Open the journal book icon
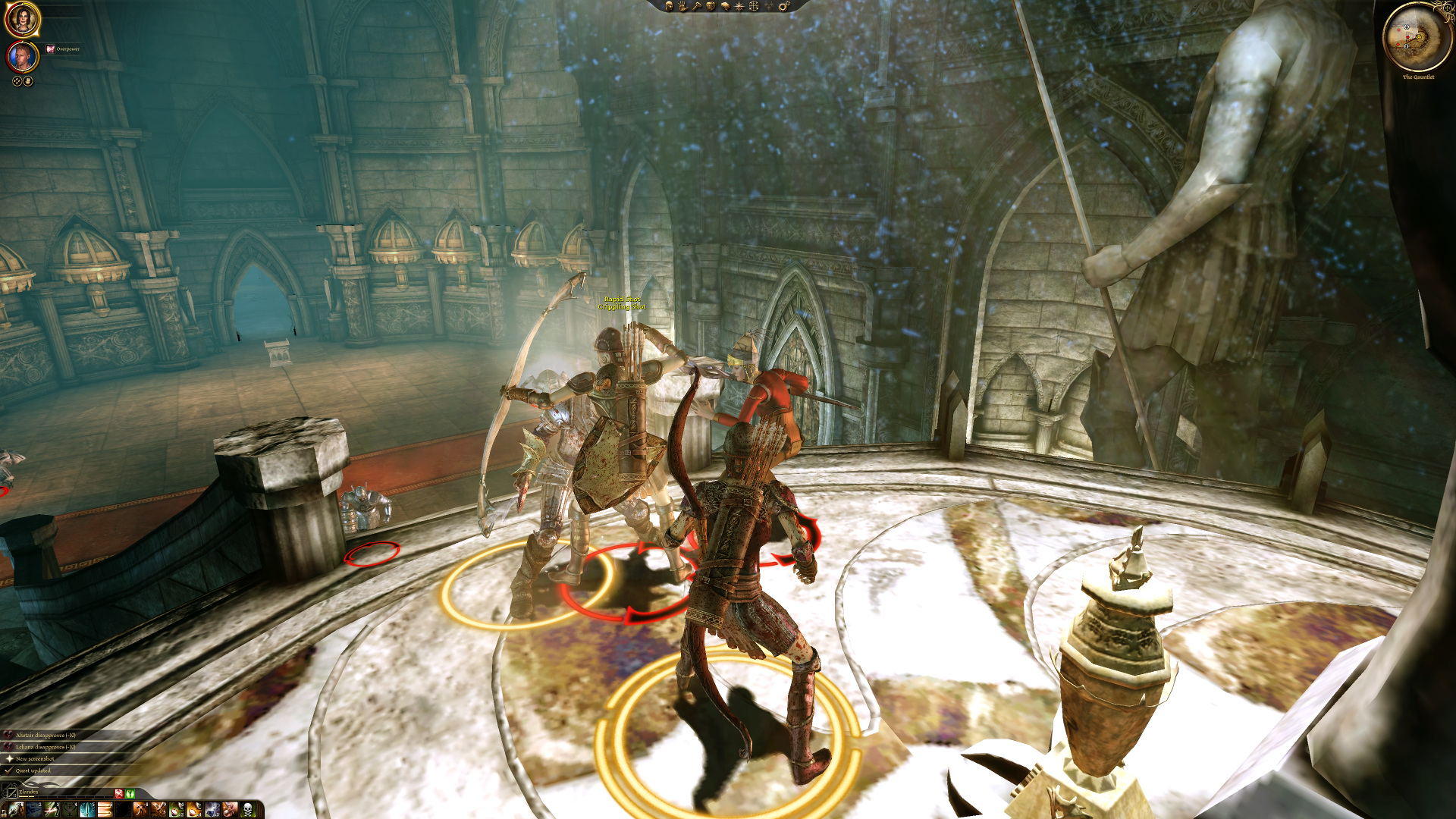 pyautogui.click(x=725, y=6)
